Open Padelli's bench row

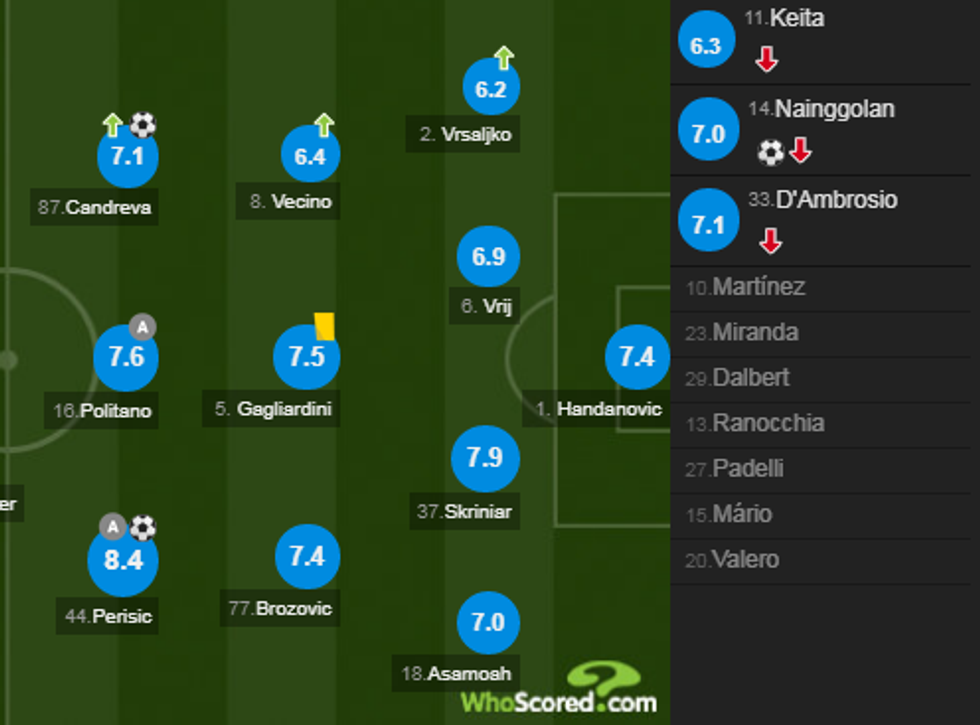click(x=747, y=468)
